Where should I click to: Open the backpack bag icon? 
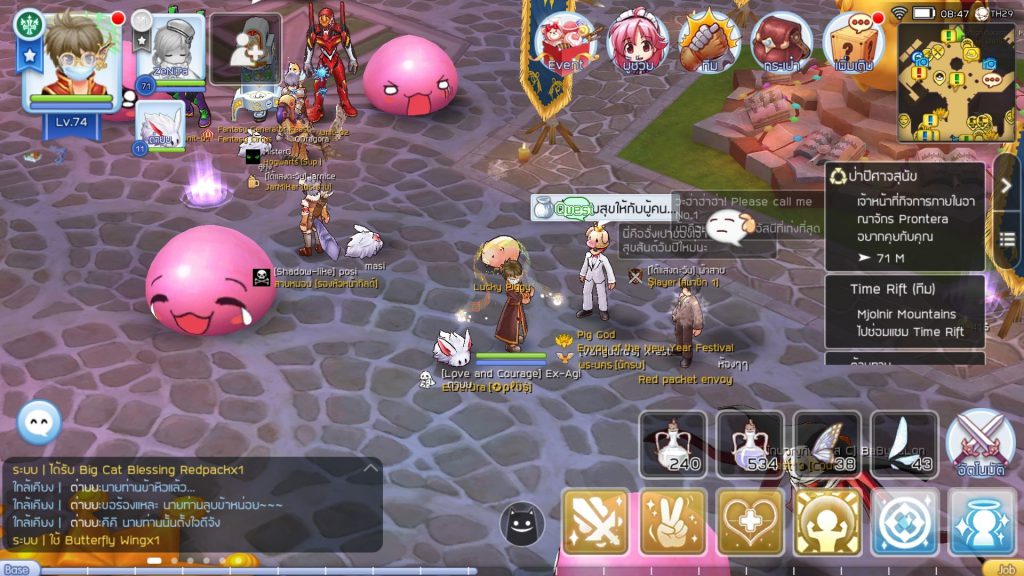pos(781,42)
